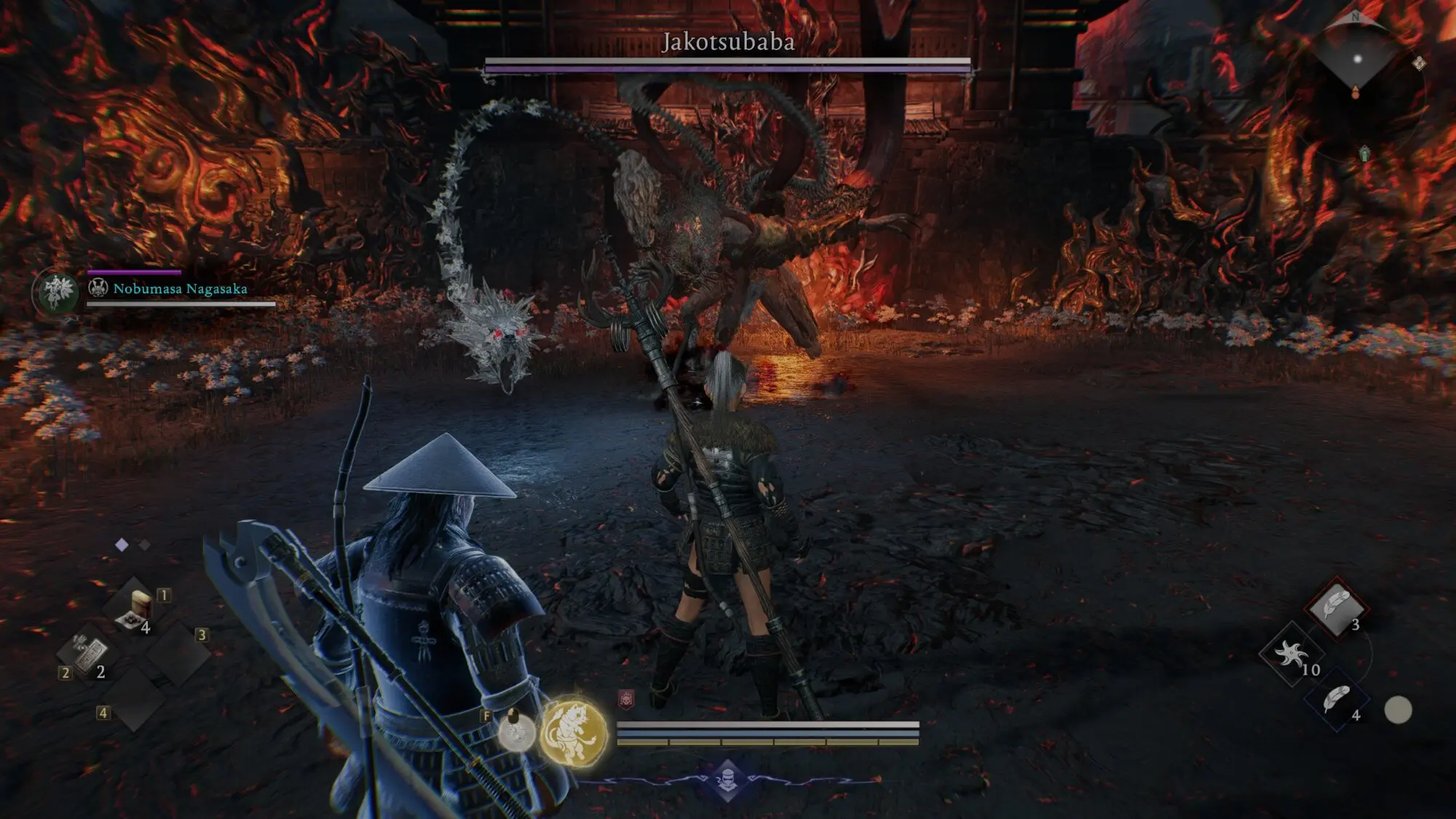1456x819 pixels.
Task: Click the red skull status effect icon
Action: (x=626, y=700)
